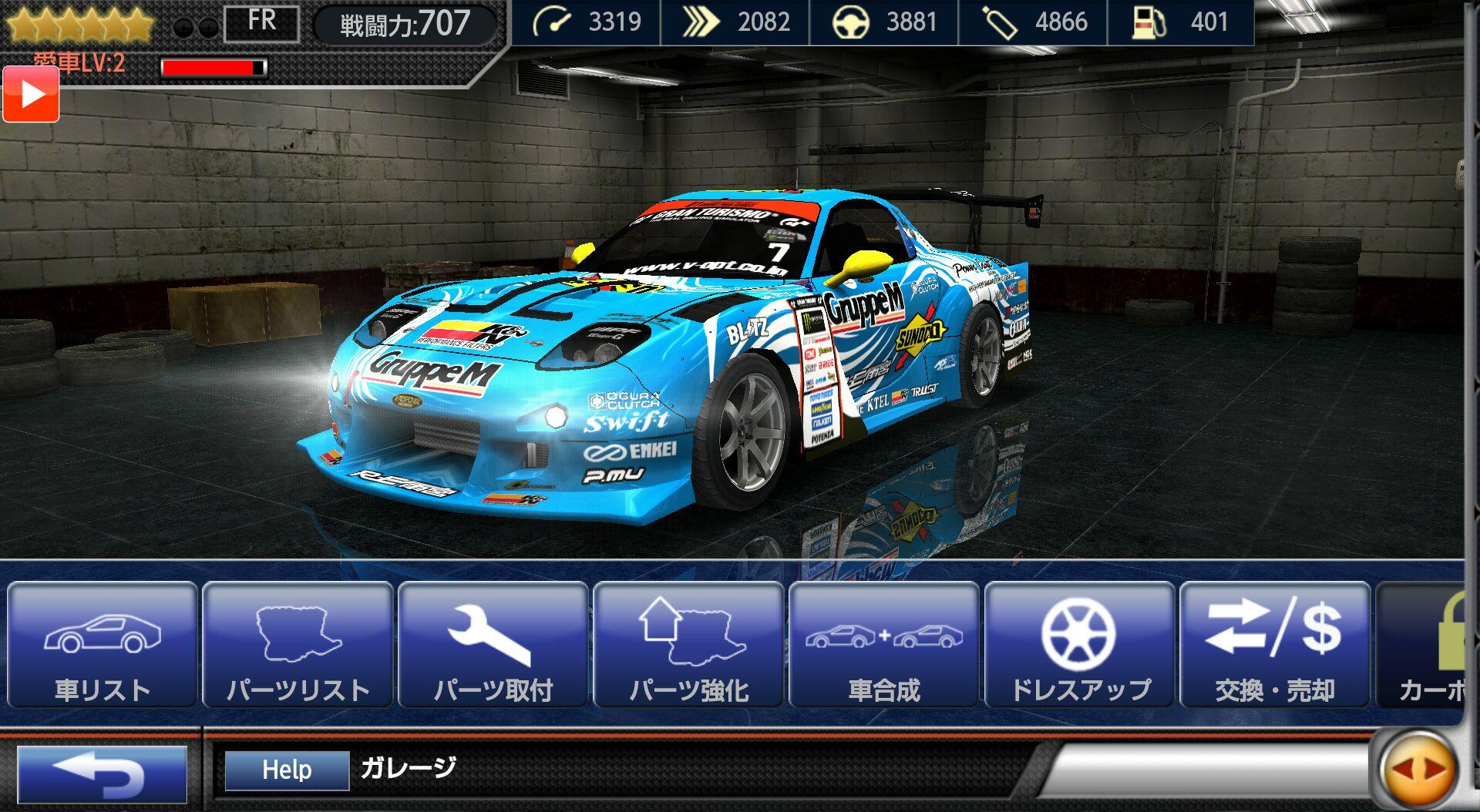The width and height of the screenshot is (1480, 812).
Task: Open the 車リスト car list
Action: click(103, 646)
